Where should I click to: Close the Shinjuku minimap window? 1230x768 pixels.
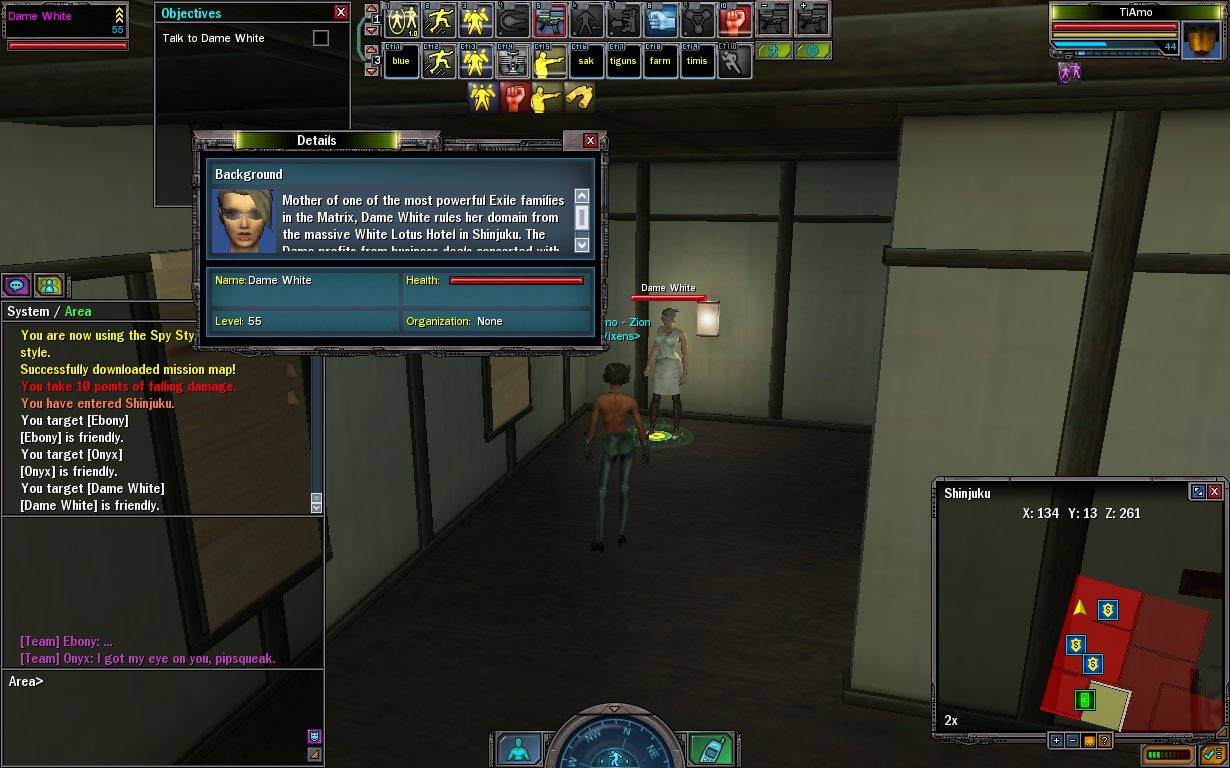pos(1214,492)
